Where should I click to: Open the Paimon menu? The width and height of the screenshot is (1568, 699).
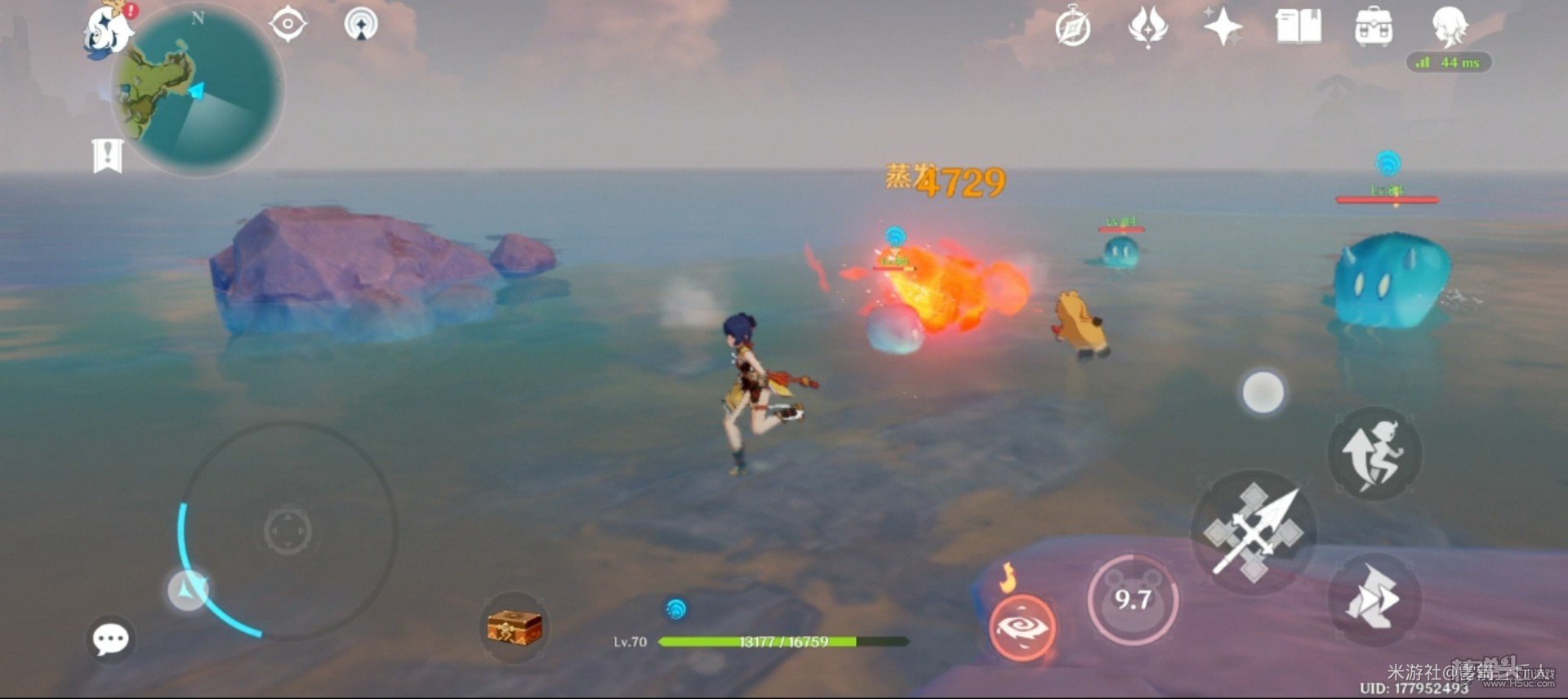[108, 31]
